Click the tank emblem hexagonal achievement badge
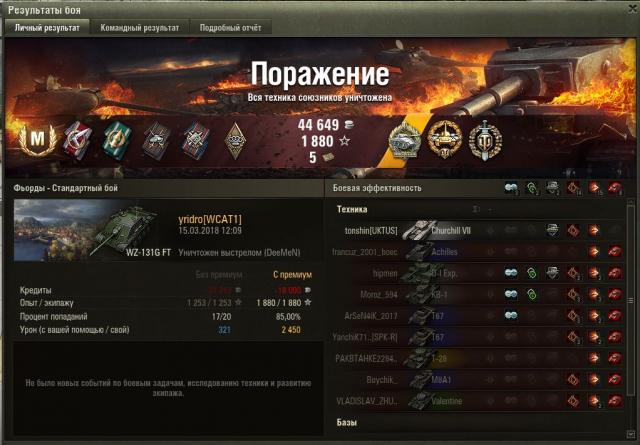Screen dimensions: 640x445 (x=405, y=140)
